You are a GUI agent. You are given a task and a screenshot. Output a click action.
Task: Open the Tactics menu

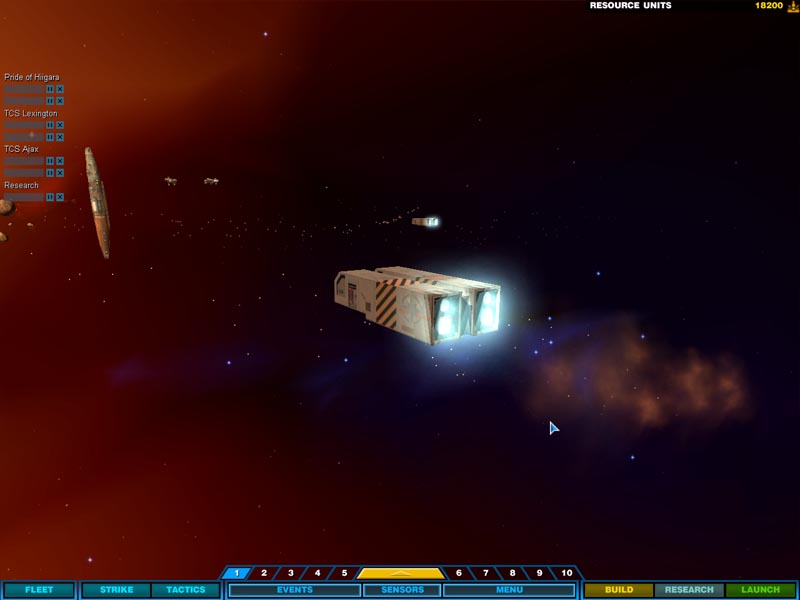tap(185, 590)
